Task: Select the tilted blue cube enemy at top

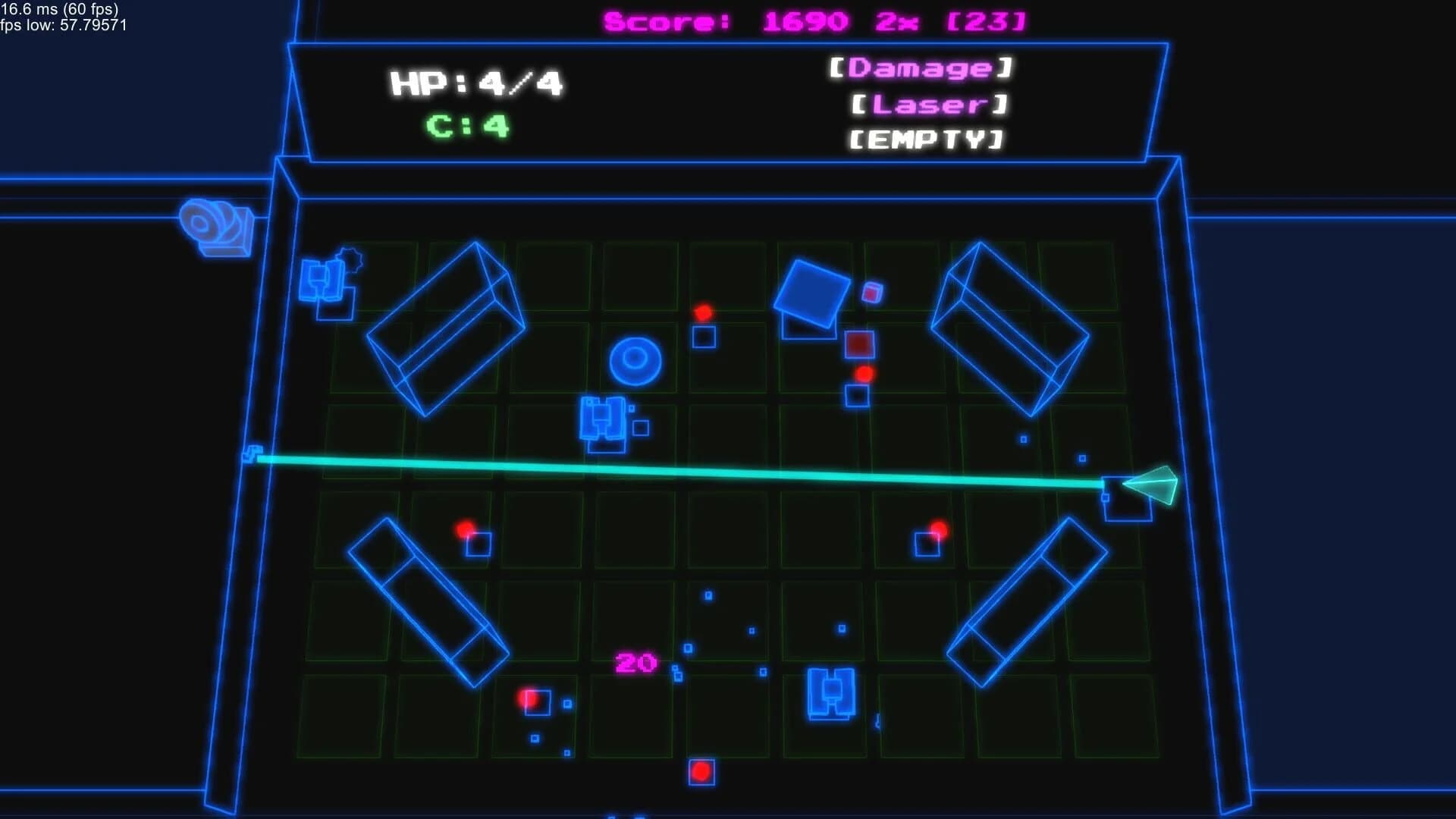Action: coord(811,292)
